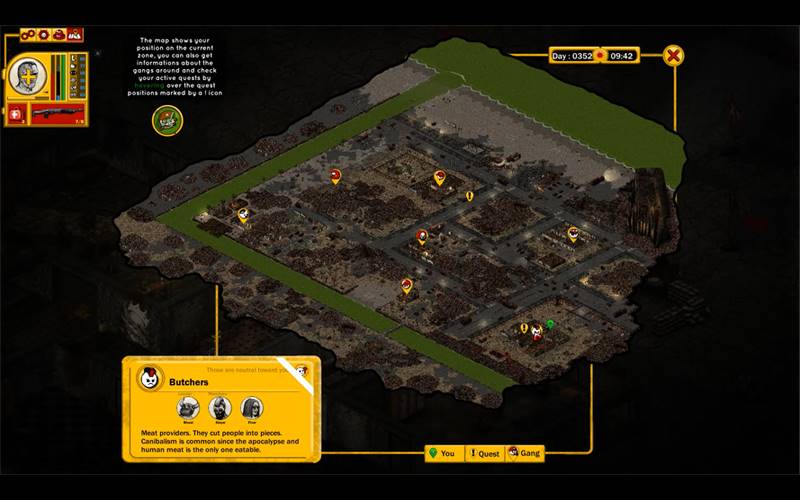The image size is (800, 500).
Task: Click the masked character portrait
Action: tap(27, 77)
